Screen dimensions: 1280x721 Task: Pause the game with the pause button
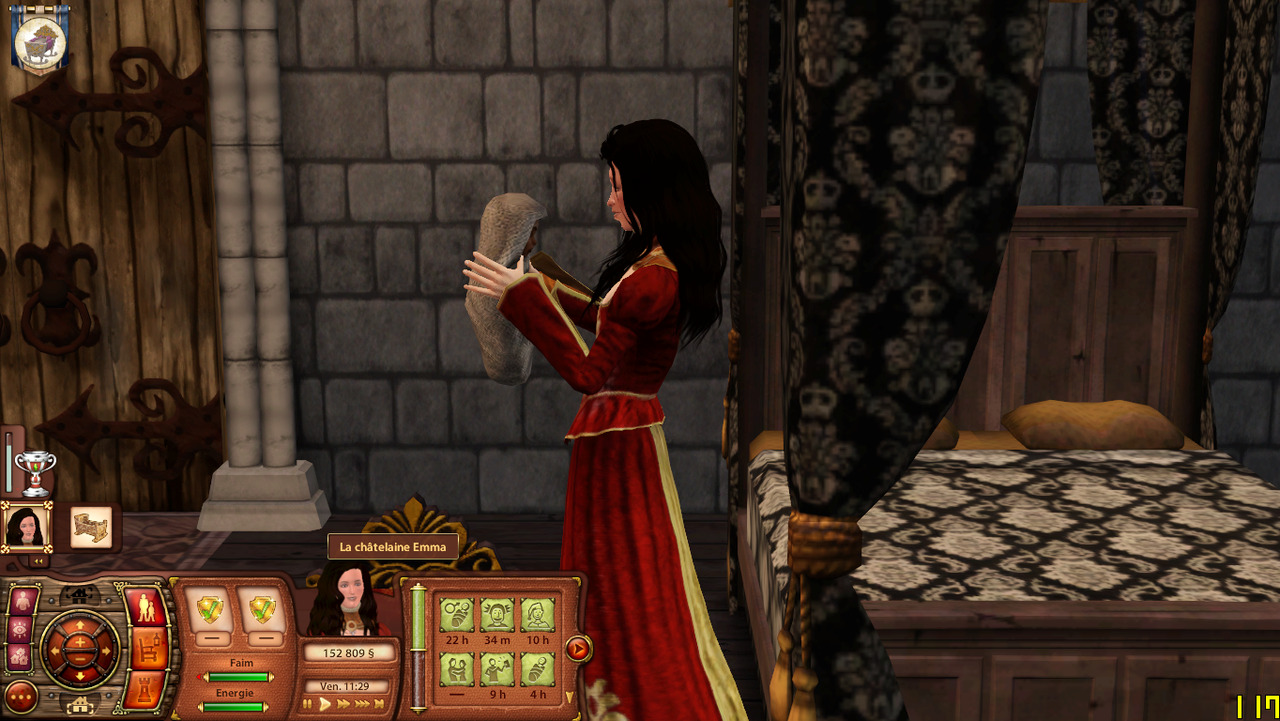pyautogui.click(x=308, y=704)
